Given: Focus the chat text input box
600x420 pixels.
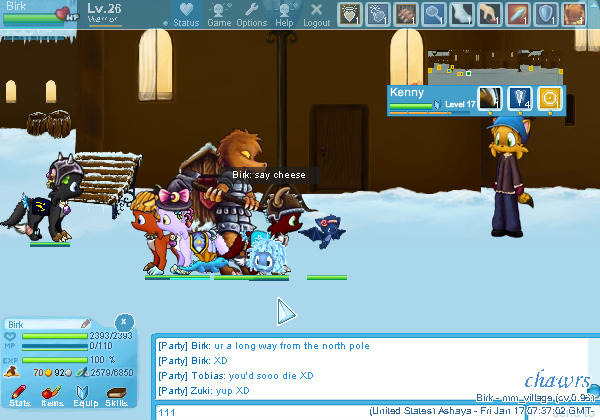Looking at the screenshot, I should pos(260,412).
